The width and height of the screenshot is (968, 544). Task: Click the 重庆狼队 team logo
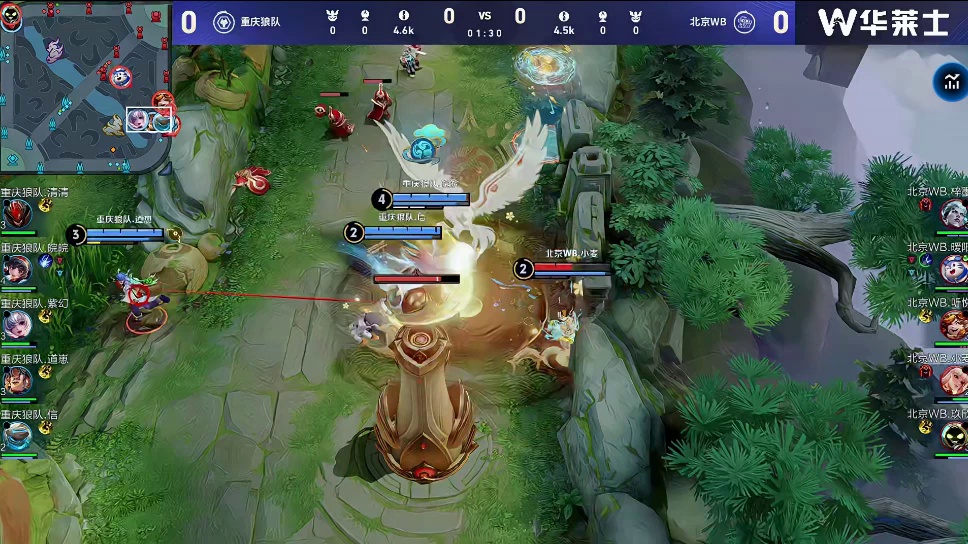coord(224,22)
